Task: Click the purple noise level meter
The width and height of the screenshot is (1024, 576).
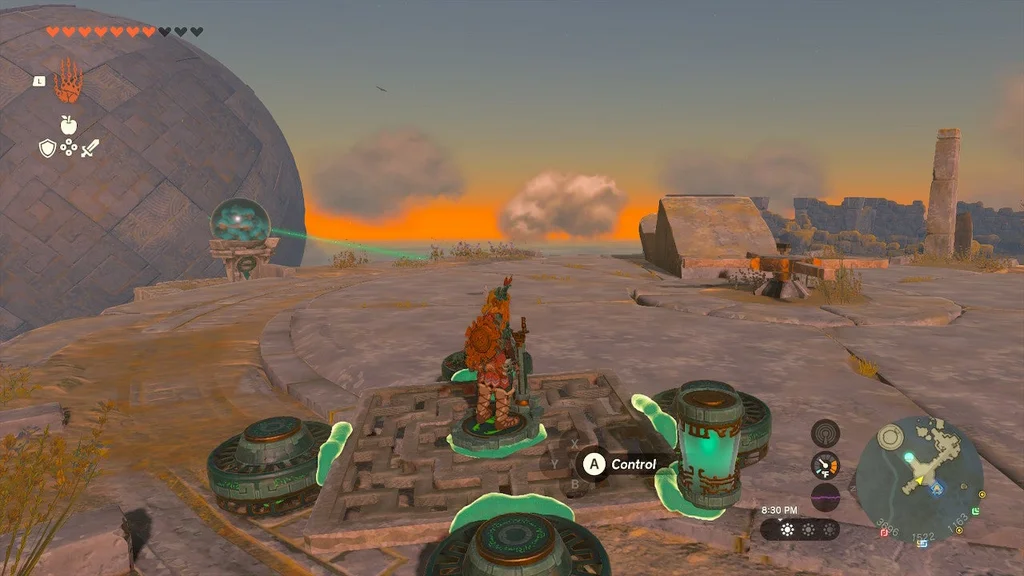Action: pyautogui.click(x=825, y=497)
